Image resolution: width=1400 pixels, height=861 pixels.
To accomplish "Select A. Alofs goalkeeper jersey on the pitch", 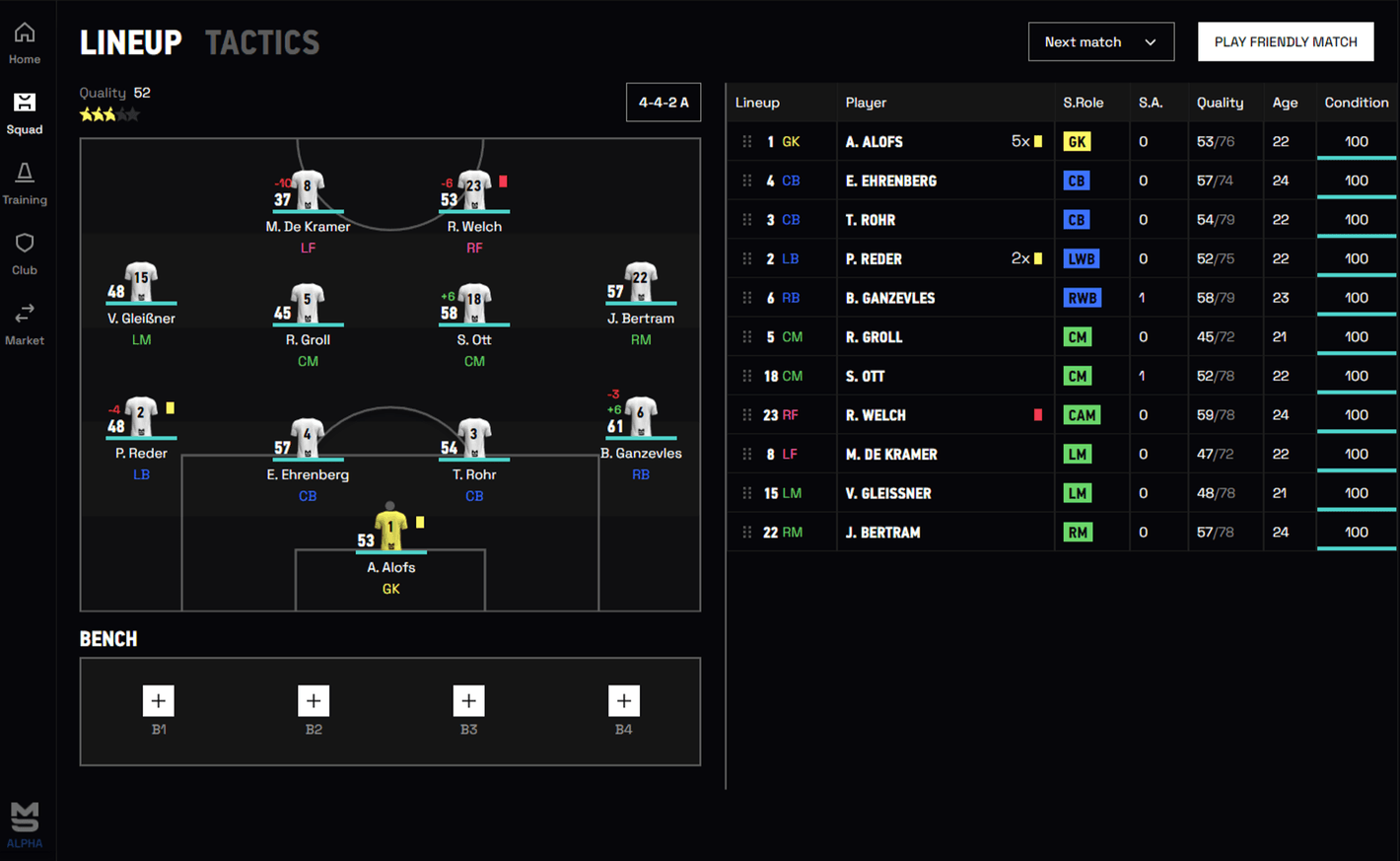I will click(x=390, y=529).
